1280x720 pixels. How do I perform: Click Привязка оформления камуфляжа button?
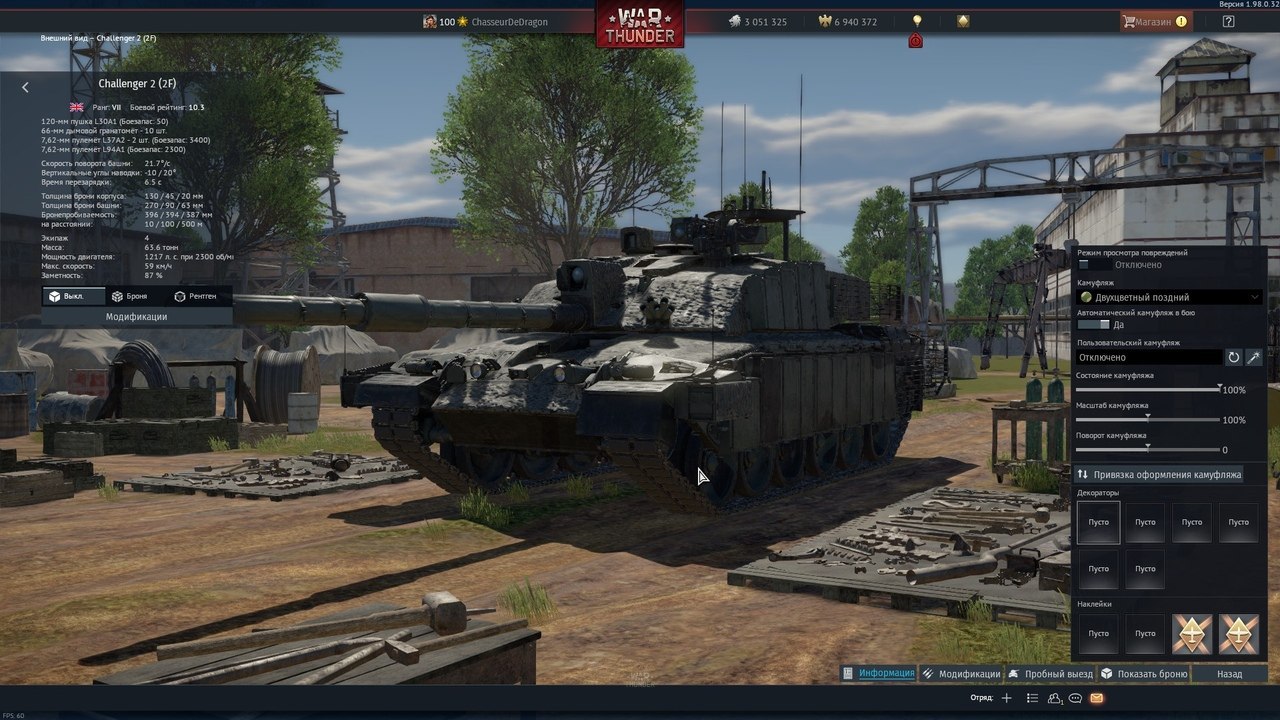tap(1159, 474)
